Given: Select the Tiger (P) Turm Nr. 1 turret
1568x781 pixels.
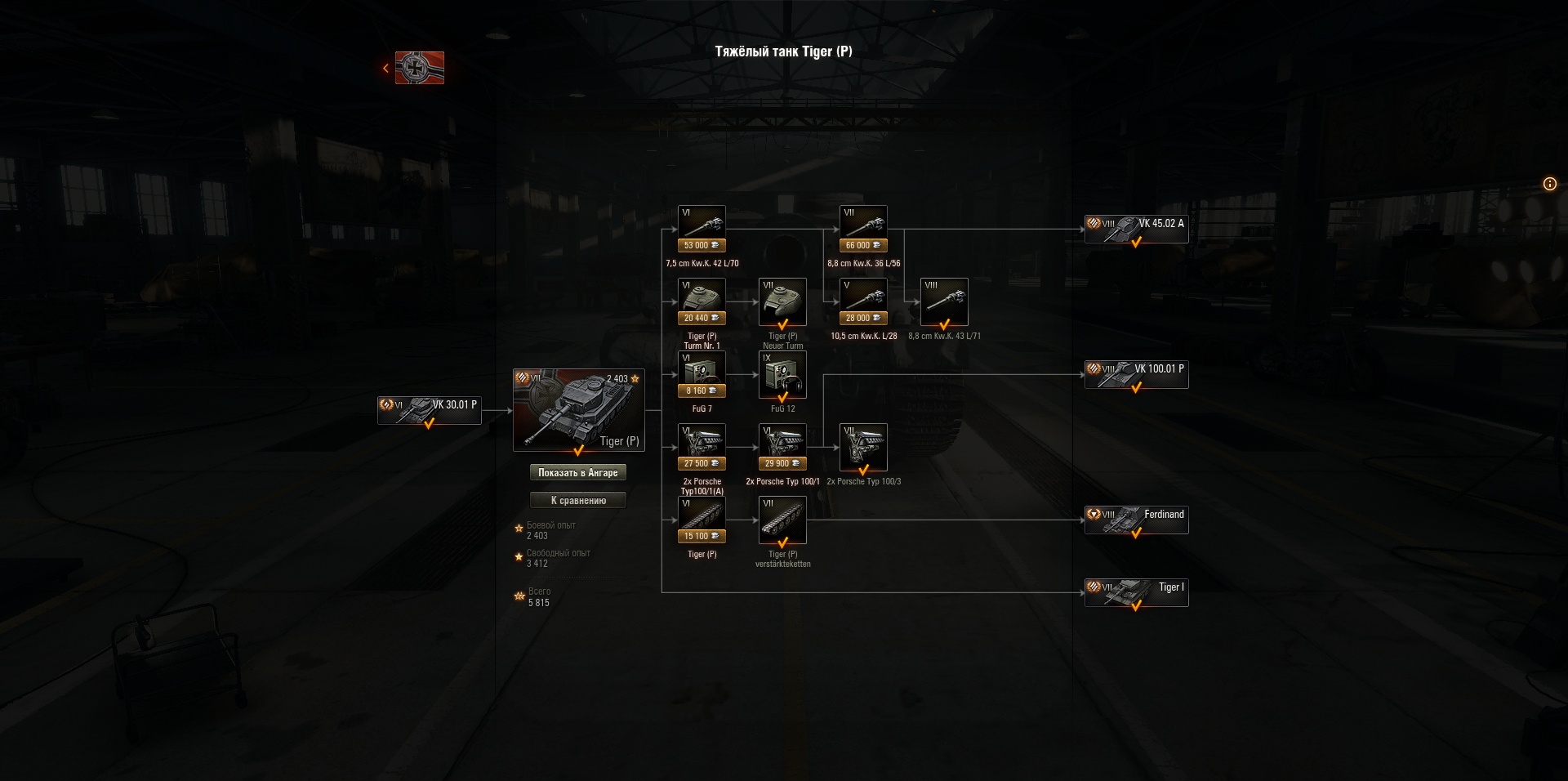Looking at the screenshot, I should [701, 301].
